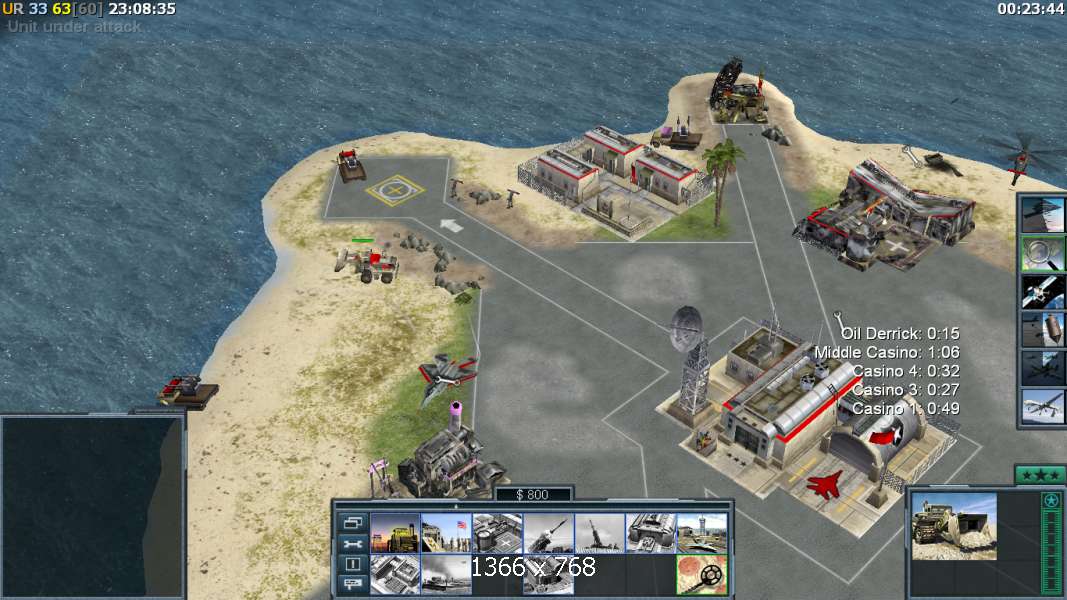Screen dimensions: 1067x600
Task: Click the selected dozer unit portrait
Action: pyautogui.click(x=953, y=525)
